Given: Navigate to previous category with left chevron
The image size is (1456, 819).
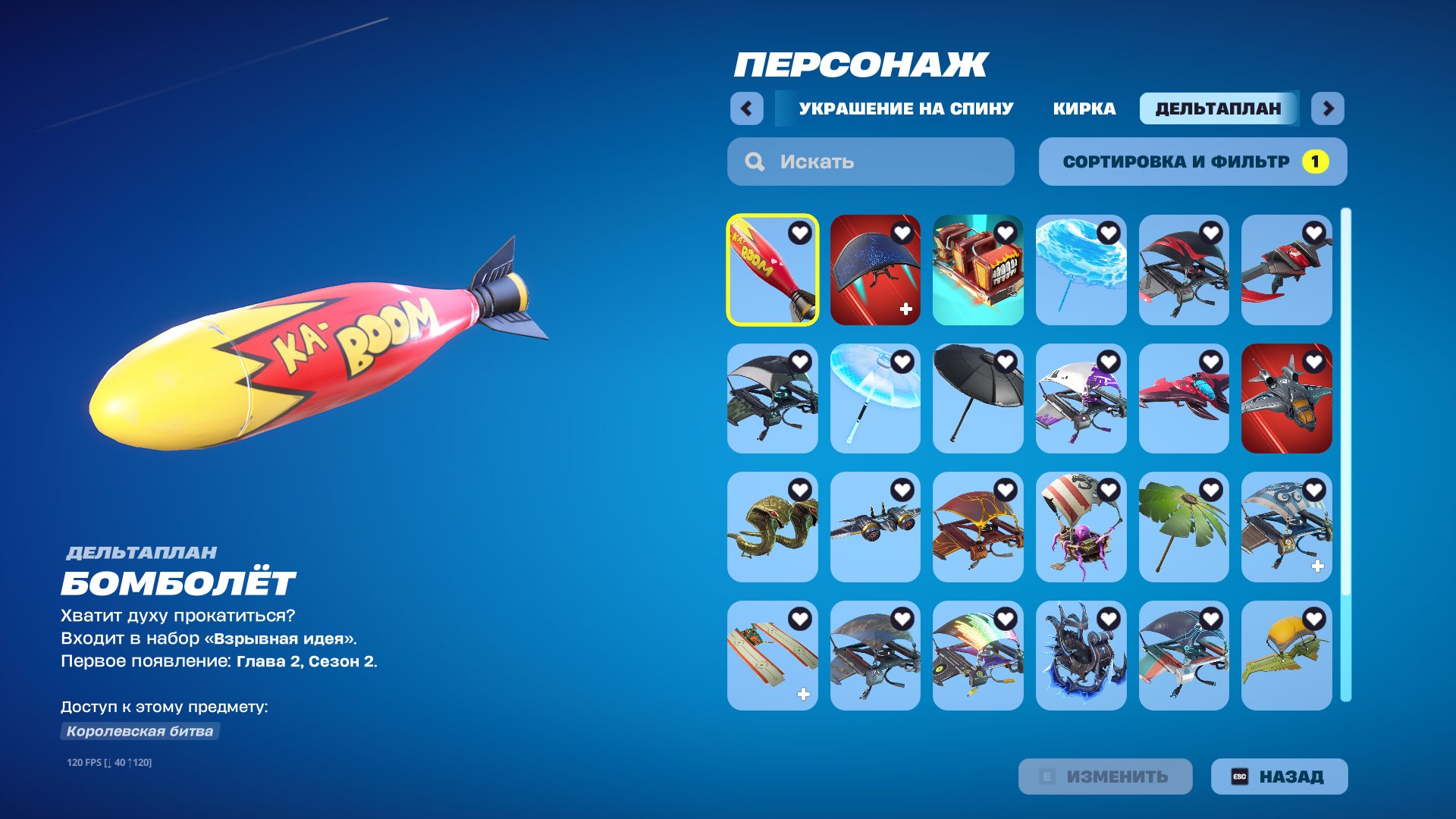Looking at the screenshot, I should [x=747, y=108].
